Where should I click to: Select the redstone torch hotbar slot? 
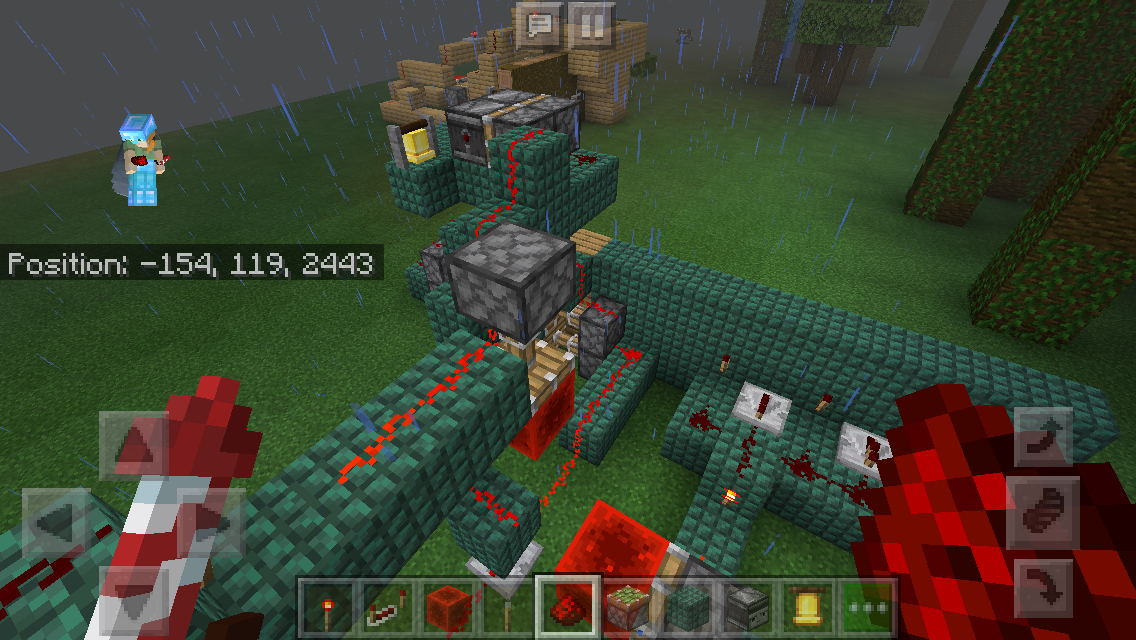[327, 607]
